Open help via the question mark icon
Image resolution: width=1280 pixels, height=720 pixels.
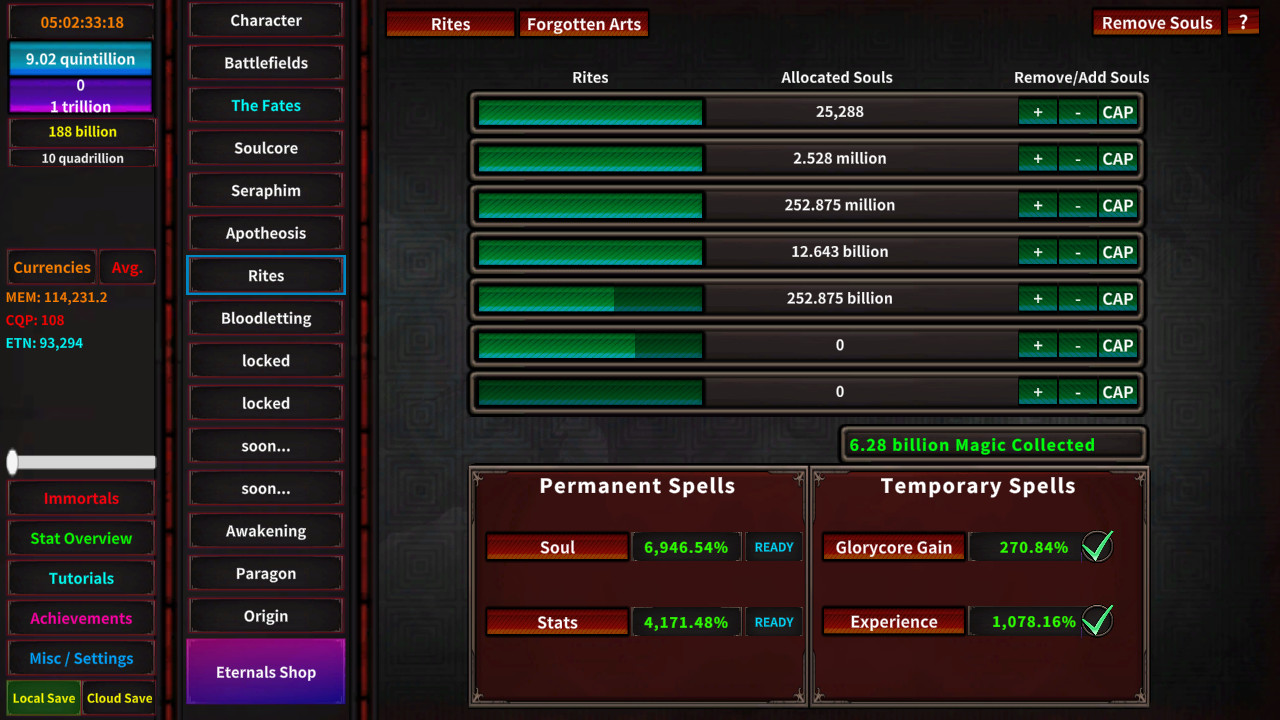click(x=1243, y=22)
